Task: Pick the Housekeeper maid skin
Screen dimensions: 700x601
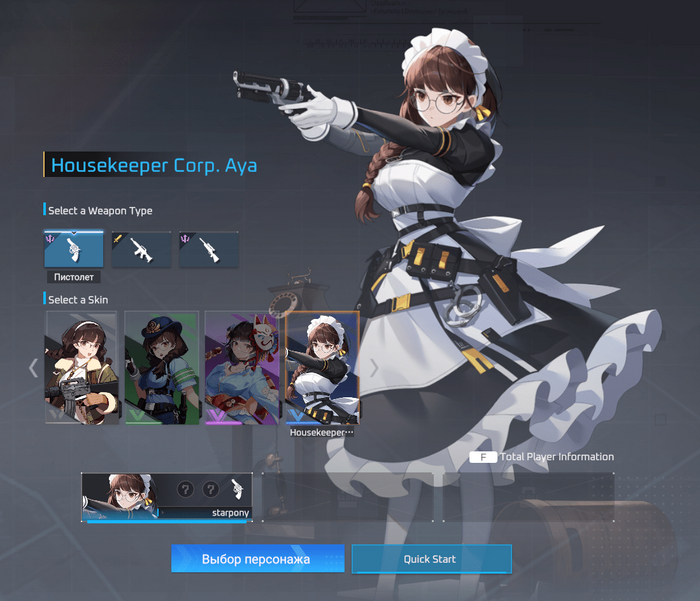Action: pos(322,367)
